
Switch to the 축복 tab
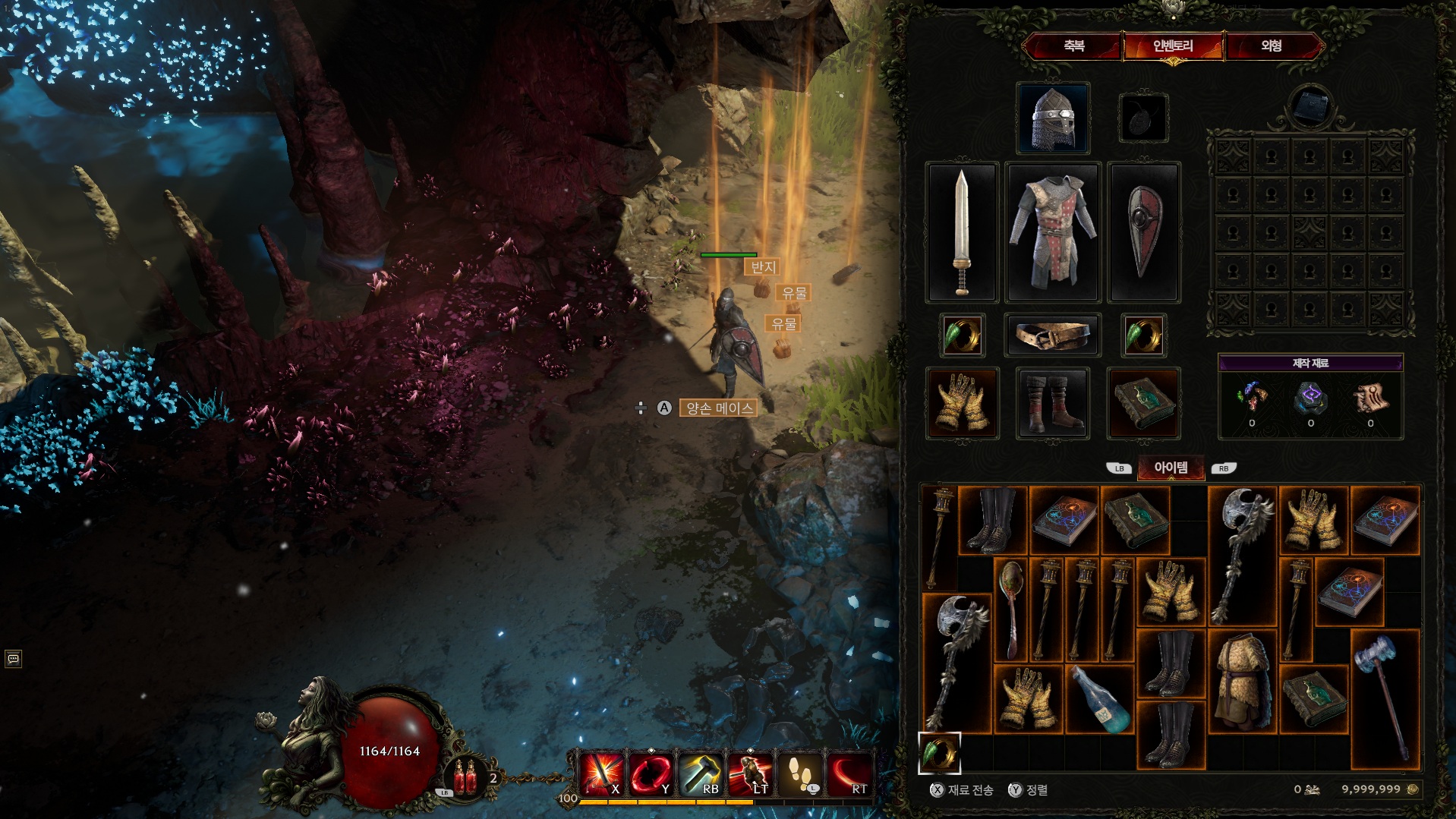pos(1073,46)
